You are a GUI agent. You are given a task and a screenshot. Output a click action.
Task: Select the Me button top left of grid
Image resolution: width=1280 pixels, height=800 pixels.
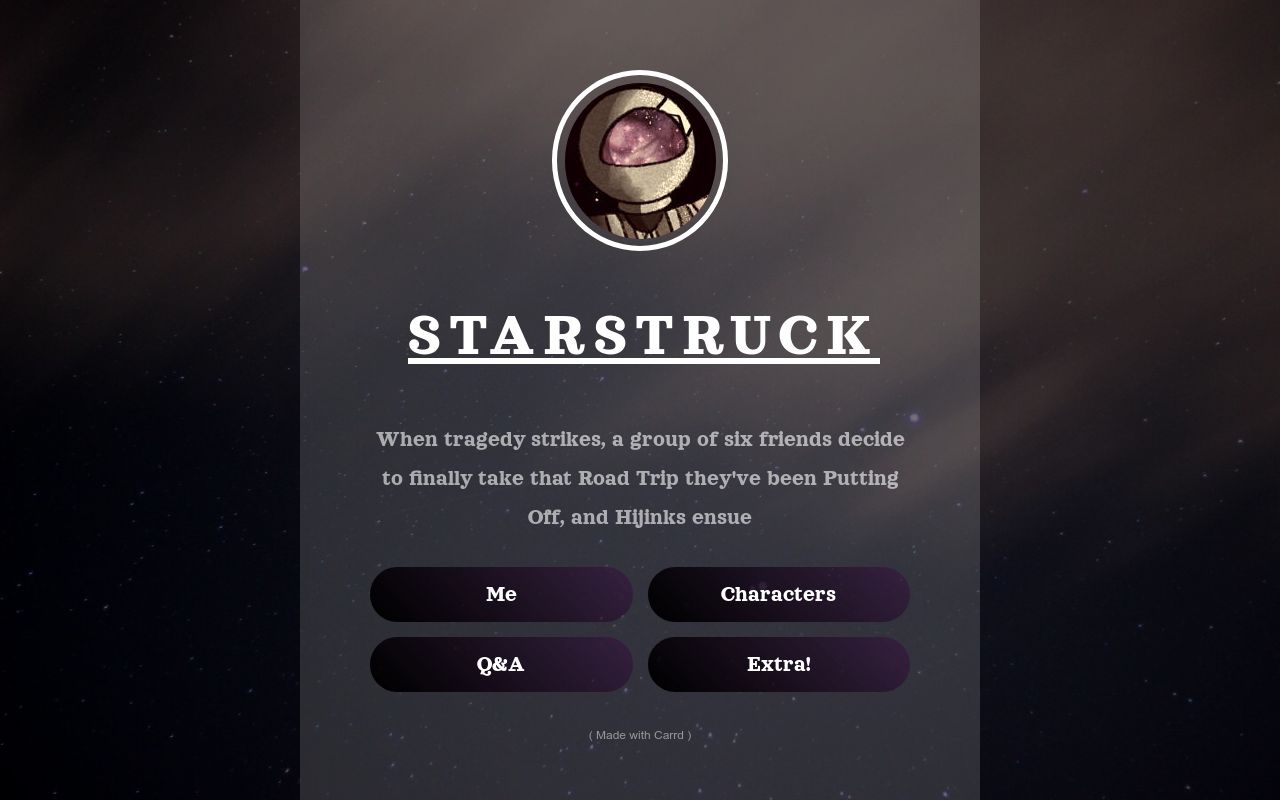[x=501, y=594]
